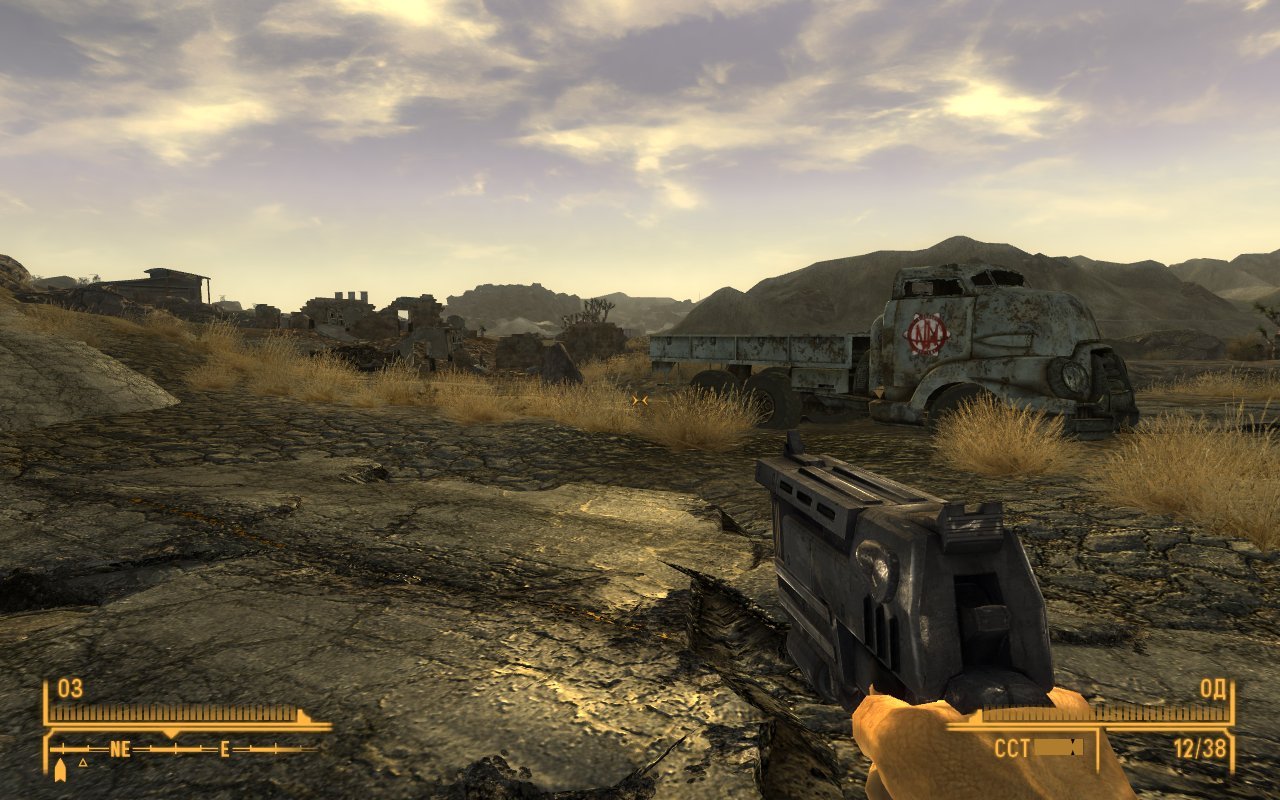
Task: Click the NE compass bearing marker
Action: [121, 748]
